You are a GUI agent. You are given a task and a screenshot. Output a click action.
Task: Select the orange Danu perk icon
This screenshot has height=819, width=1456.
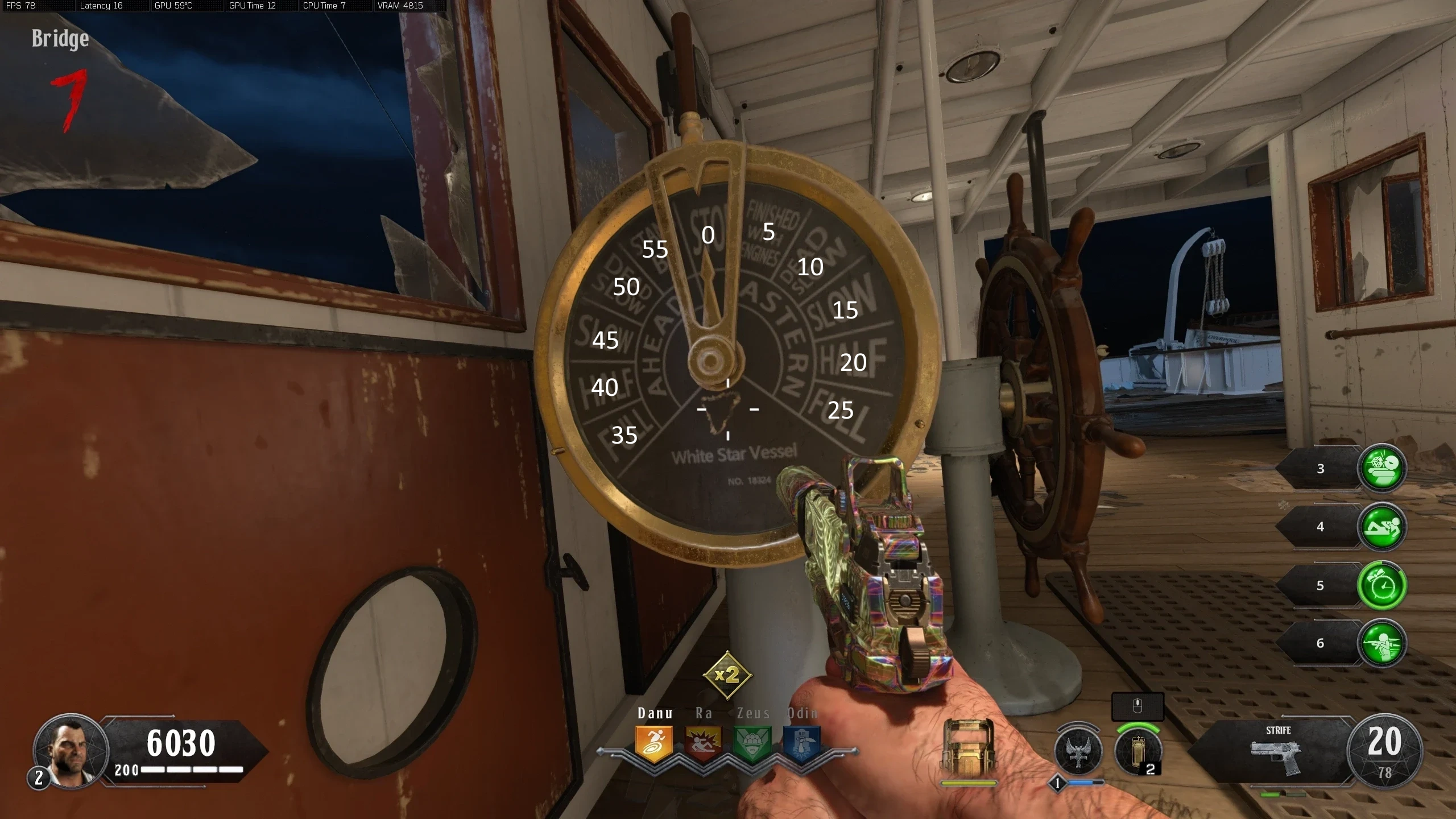click(654, 743)
